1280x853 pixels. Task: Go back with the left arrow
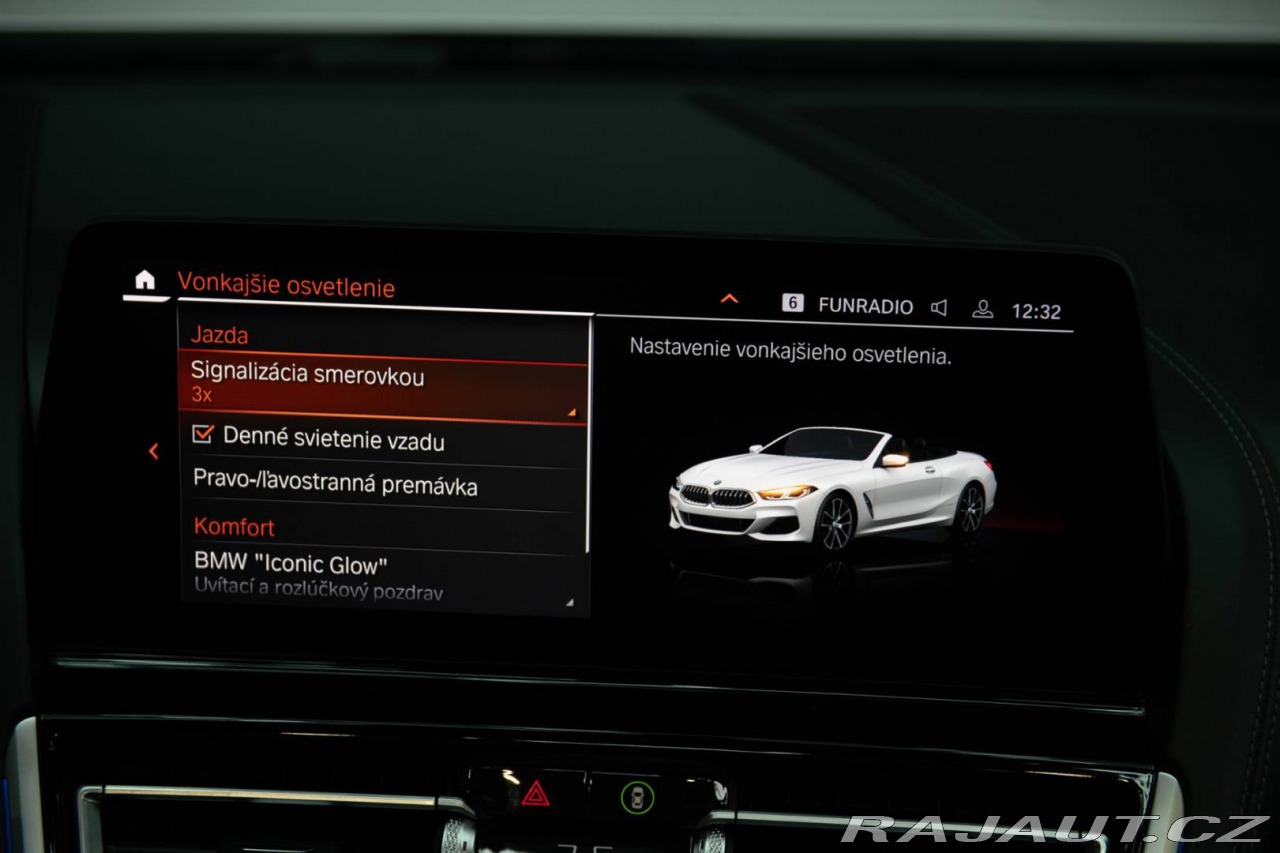153,452
